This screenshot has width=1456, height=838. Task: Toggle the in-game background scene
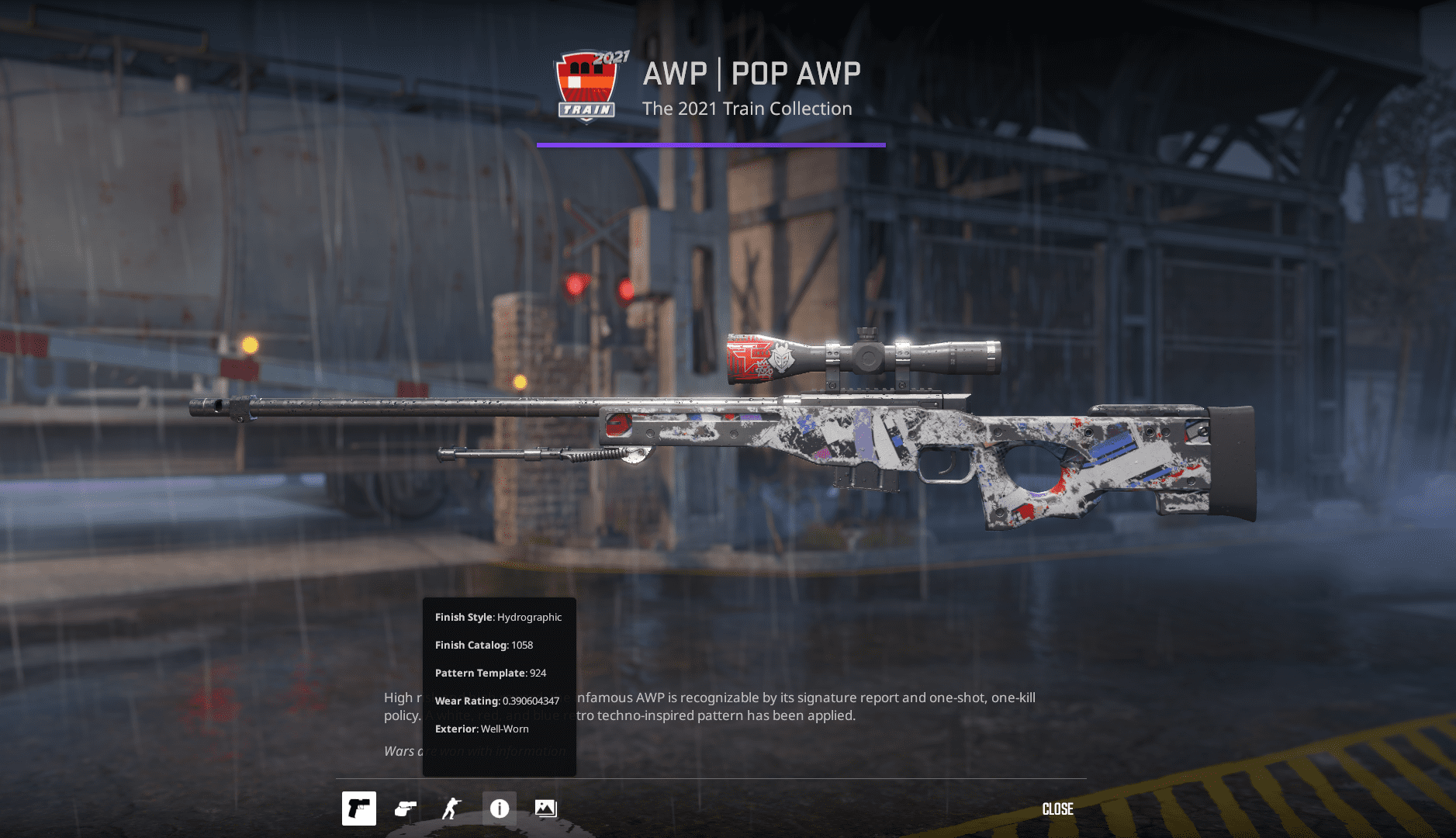point(545,809)
